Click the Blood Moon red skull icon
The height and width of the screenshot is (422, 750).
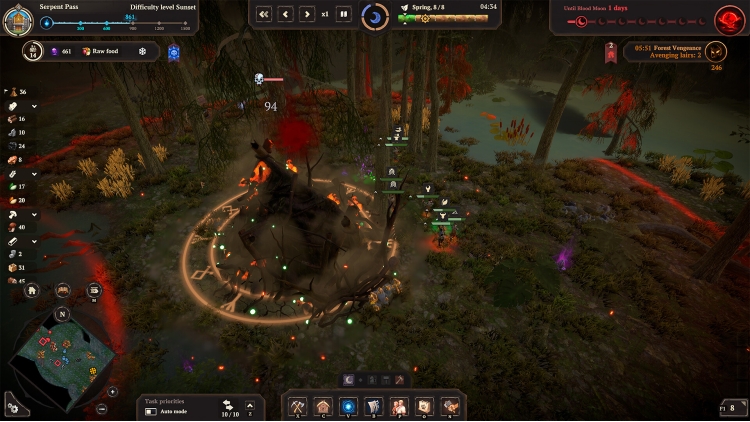coord(728,16)
